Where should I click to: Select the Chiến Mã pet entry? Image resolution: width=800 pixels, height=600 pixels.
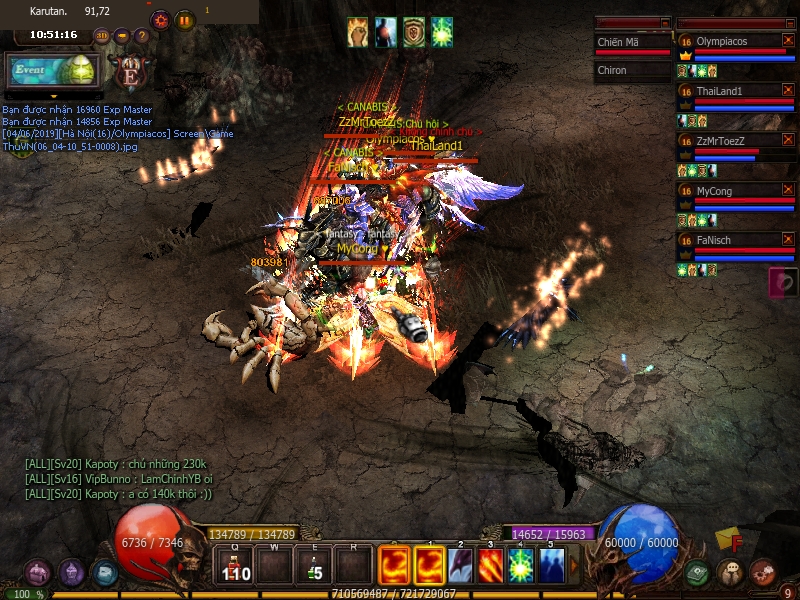tap(630, 42)
